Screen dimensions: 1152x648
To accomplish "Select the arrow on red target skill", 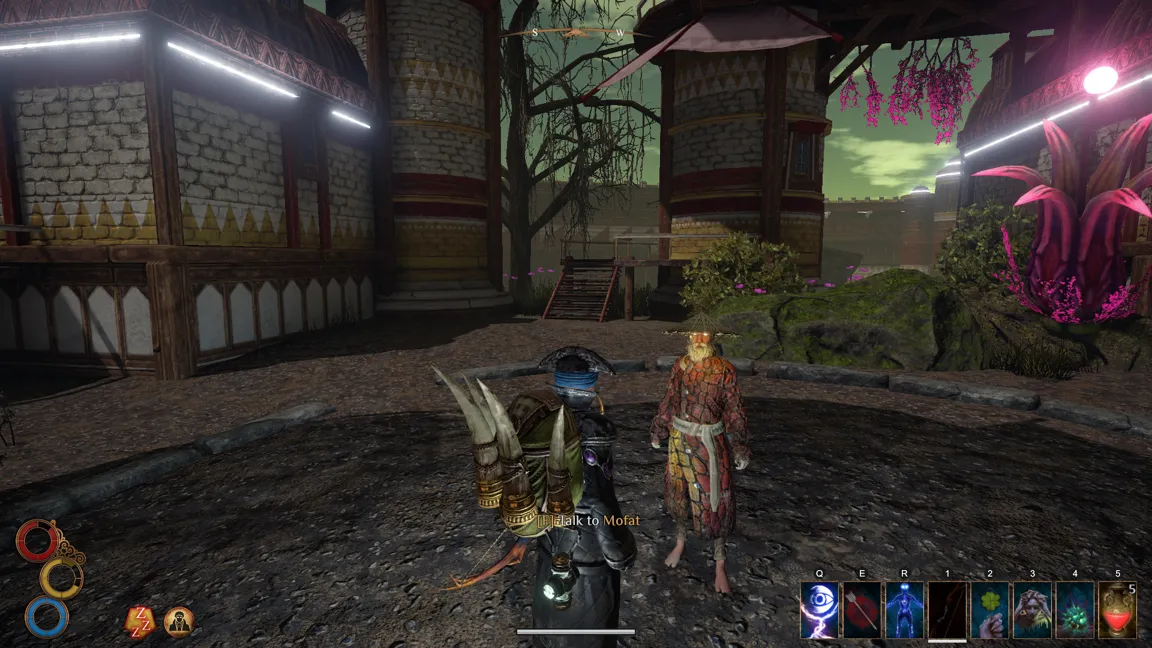I will 862,610.
